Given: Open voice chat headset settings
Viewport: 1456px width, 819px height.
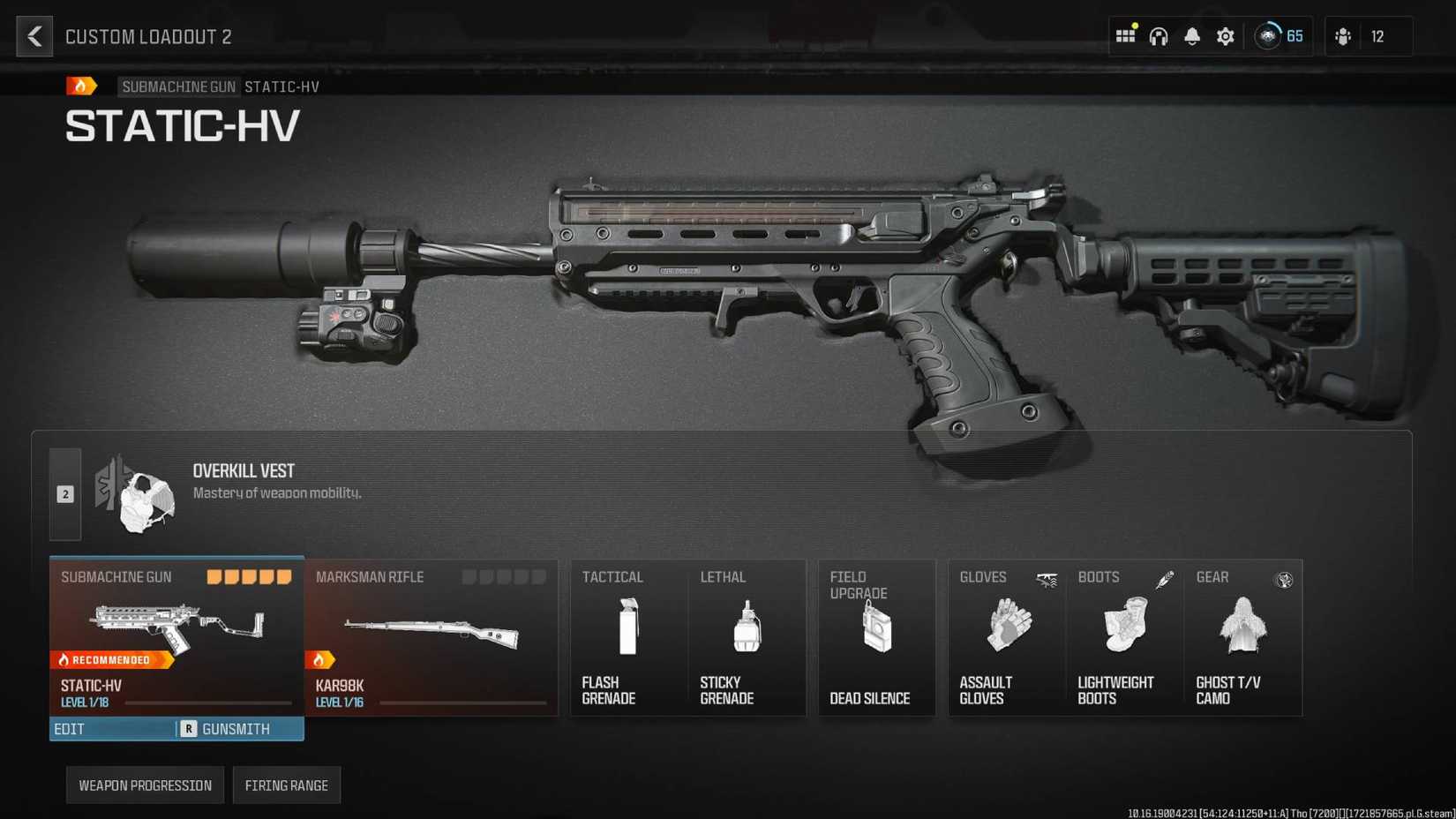Looking at the screenshot, I should pyautogui.click(x=1158, y=35).
